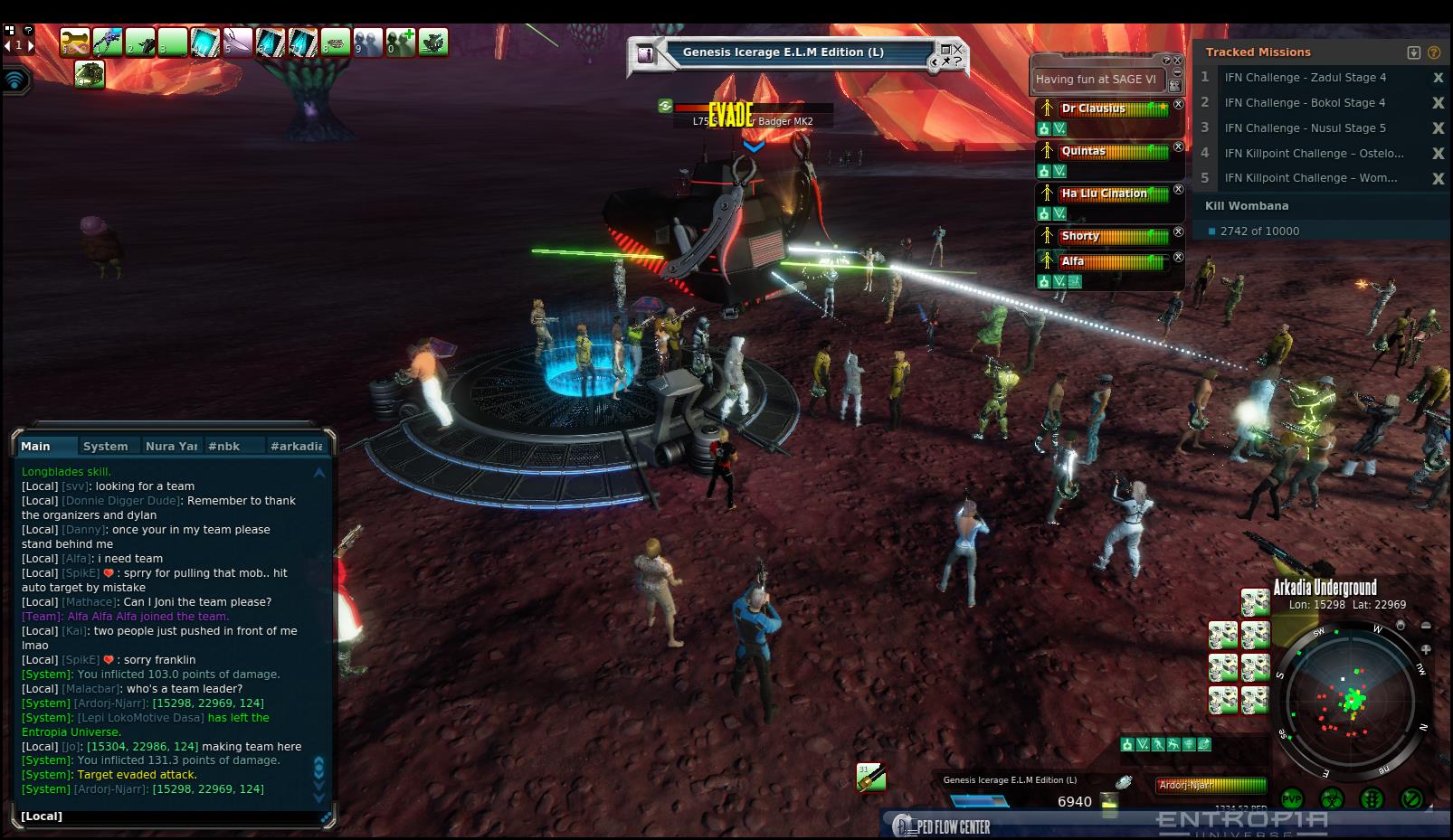The image size is (1453, 840).
Task: Zoom in the radar minimap
Action: pyautogui.click(x=1426, y=649)
